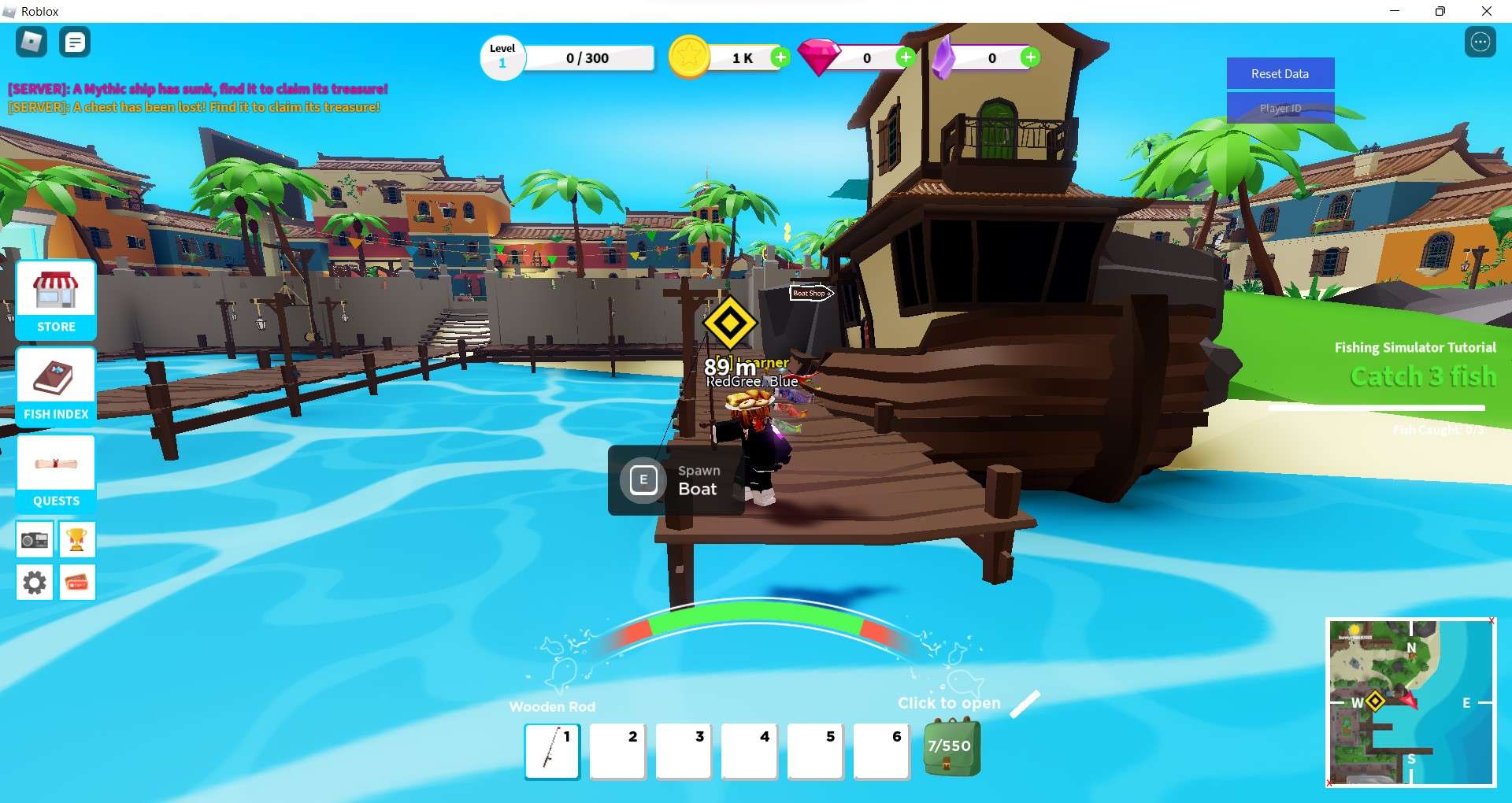Open the Store panel

tap(55, 299)
